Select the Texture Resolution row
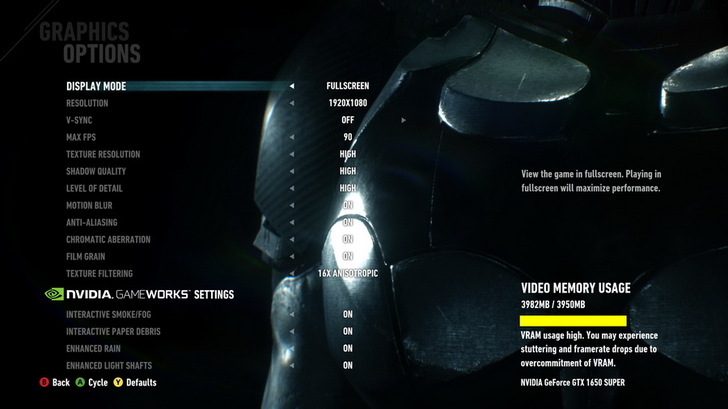The image size is (728, 409). [103, 154]
